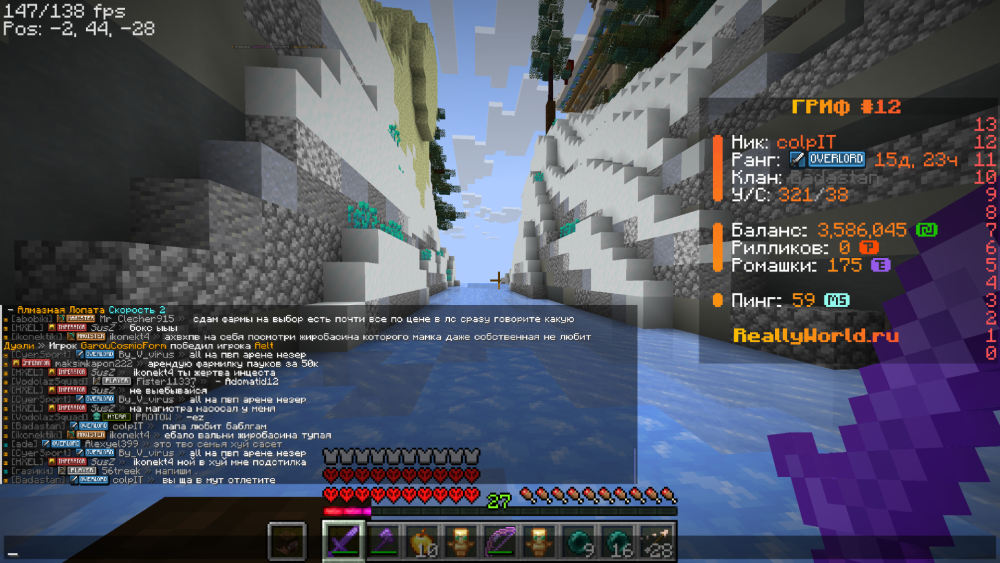Pick the ender pearl stack of 9
The width and height of the screenshot is (1000, 563).
(576, 541)
